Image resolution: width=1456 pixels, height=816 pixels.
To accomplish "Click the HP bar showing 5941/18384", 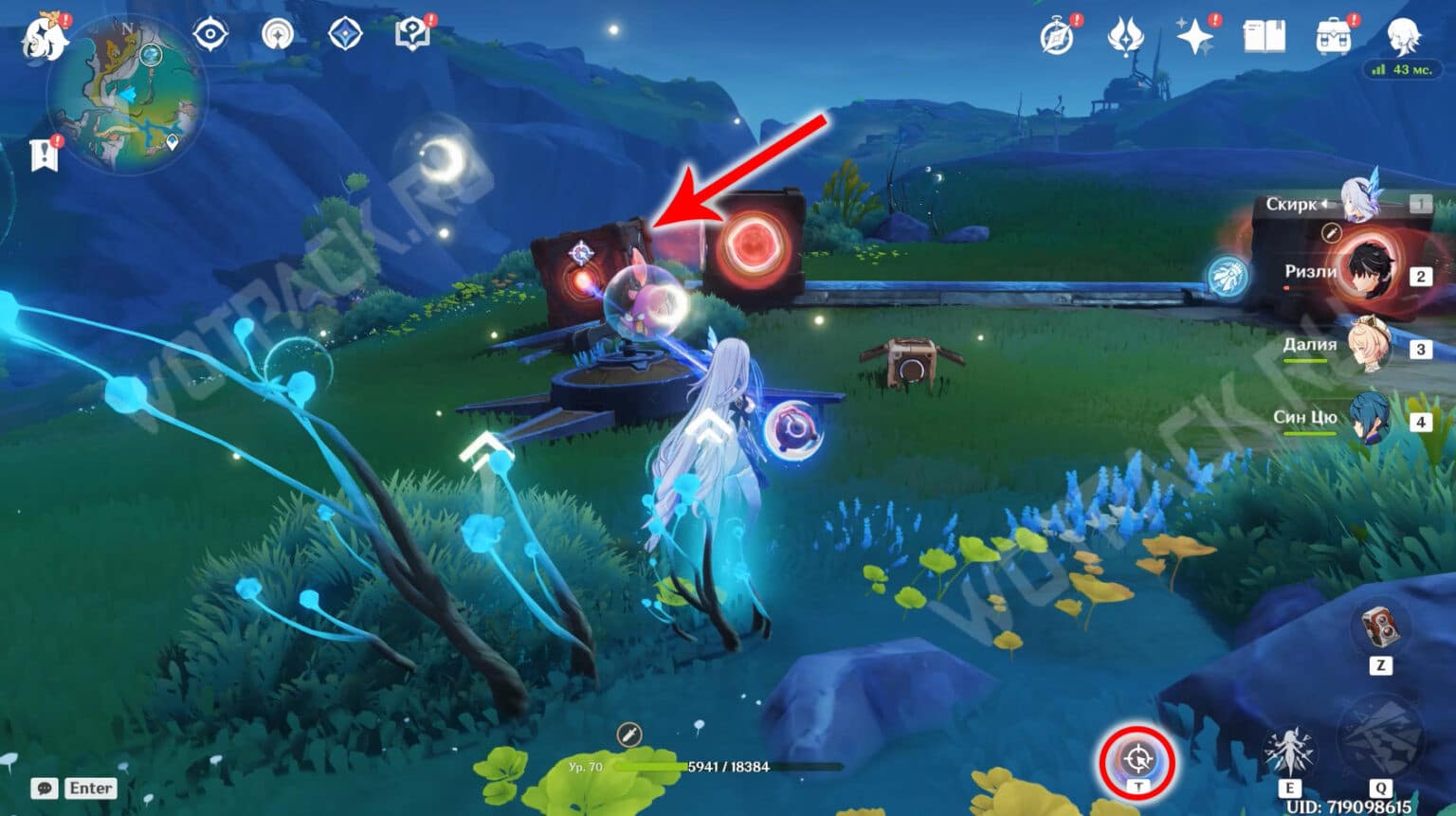I will click(x=730, y=769).
